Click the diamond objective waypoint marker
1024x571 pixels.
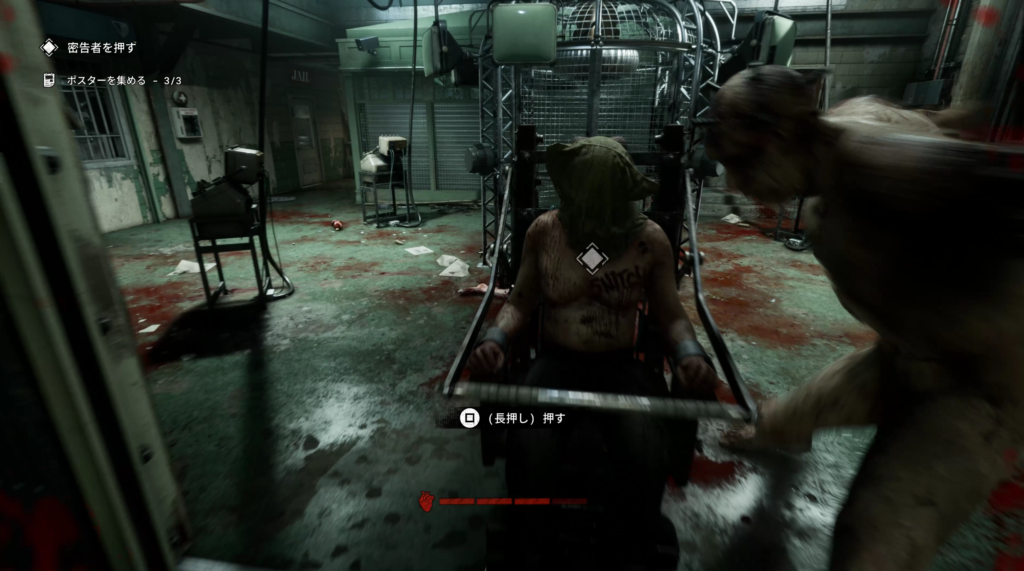point(592,258)
